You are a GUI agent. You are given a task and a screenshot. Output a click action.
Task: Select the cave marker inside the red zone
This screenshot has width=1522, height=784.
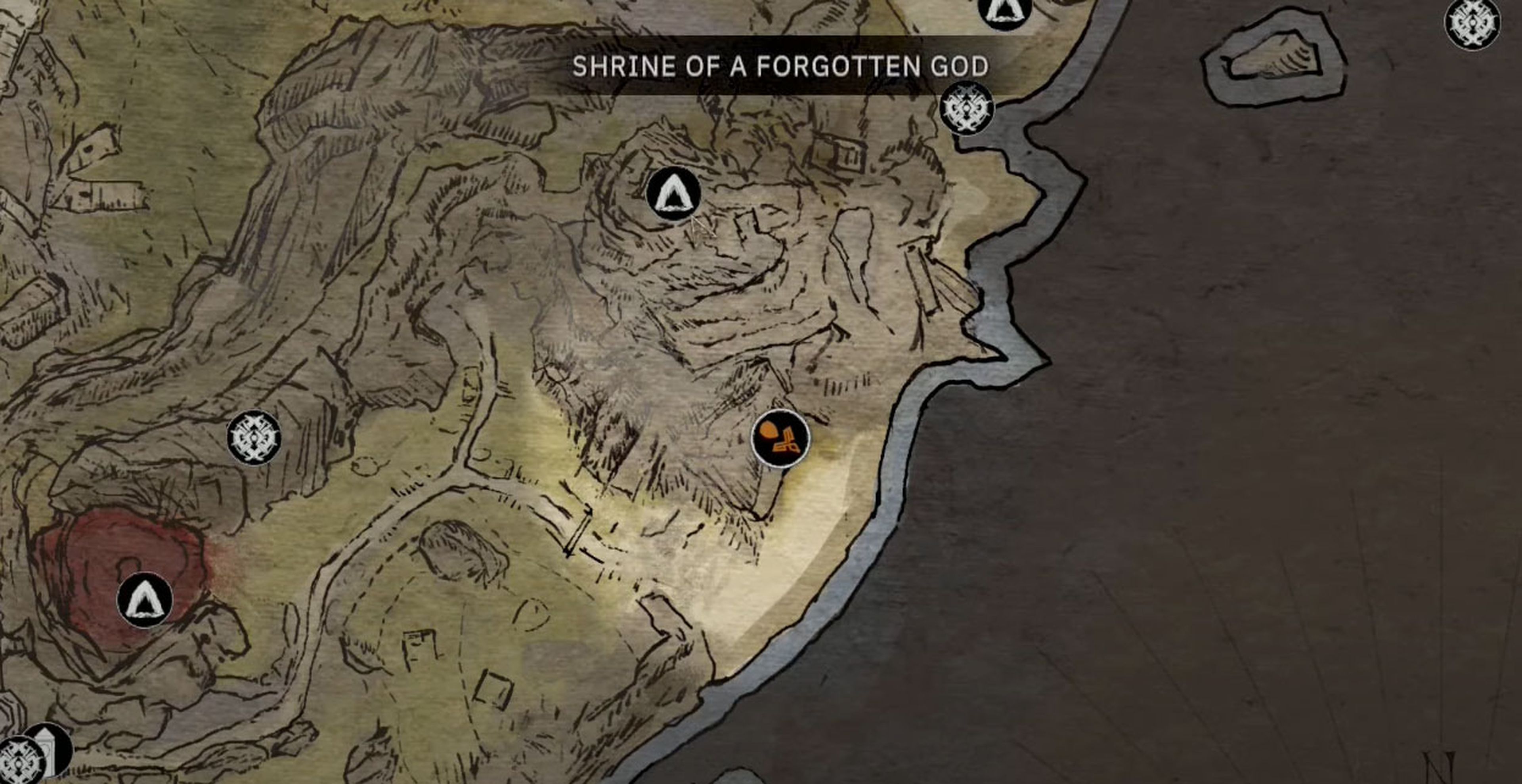tap(145, 601)
